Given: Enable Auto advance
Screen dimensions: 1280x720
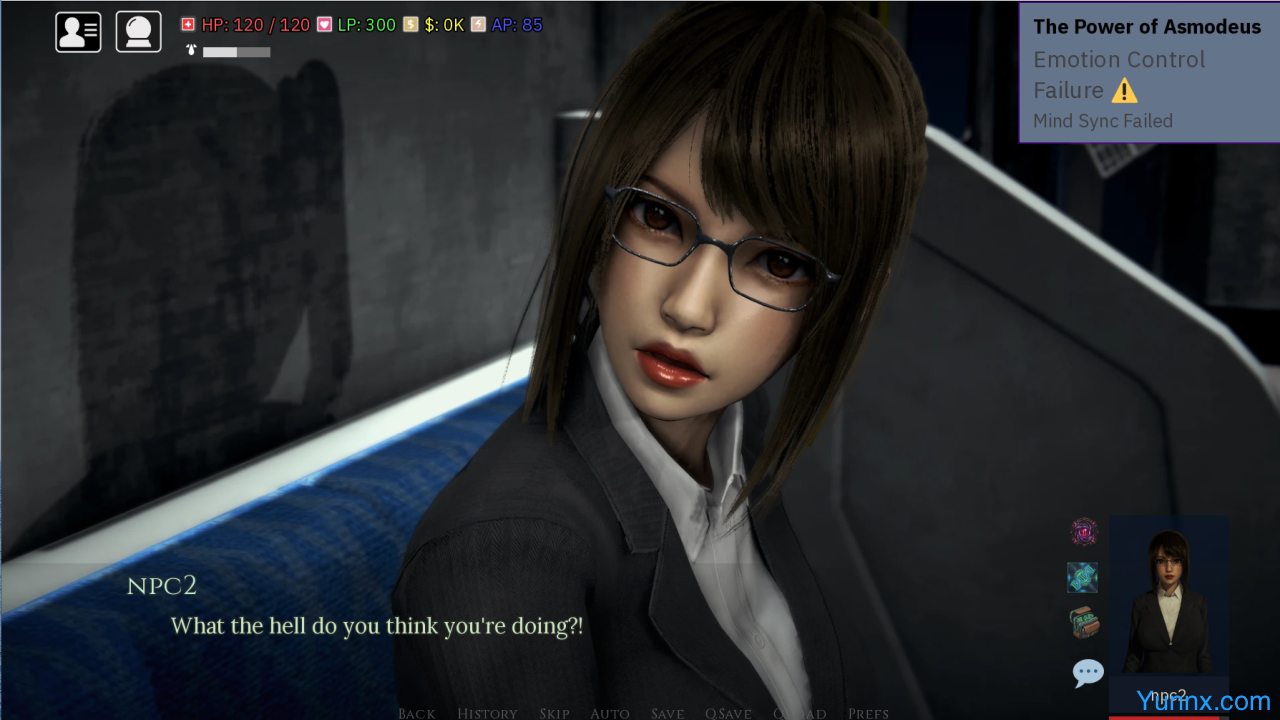Looking at the screenshot, I should click(609, 713).
